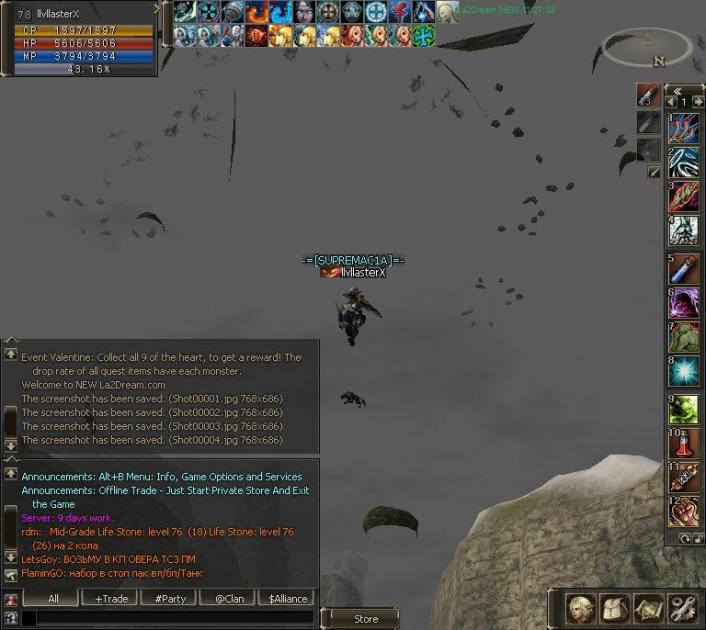Use the red potion in slot 10

(x=685, y=442)
